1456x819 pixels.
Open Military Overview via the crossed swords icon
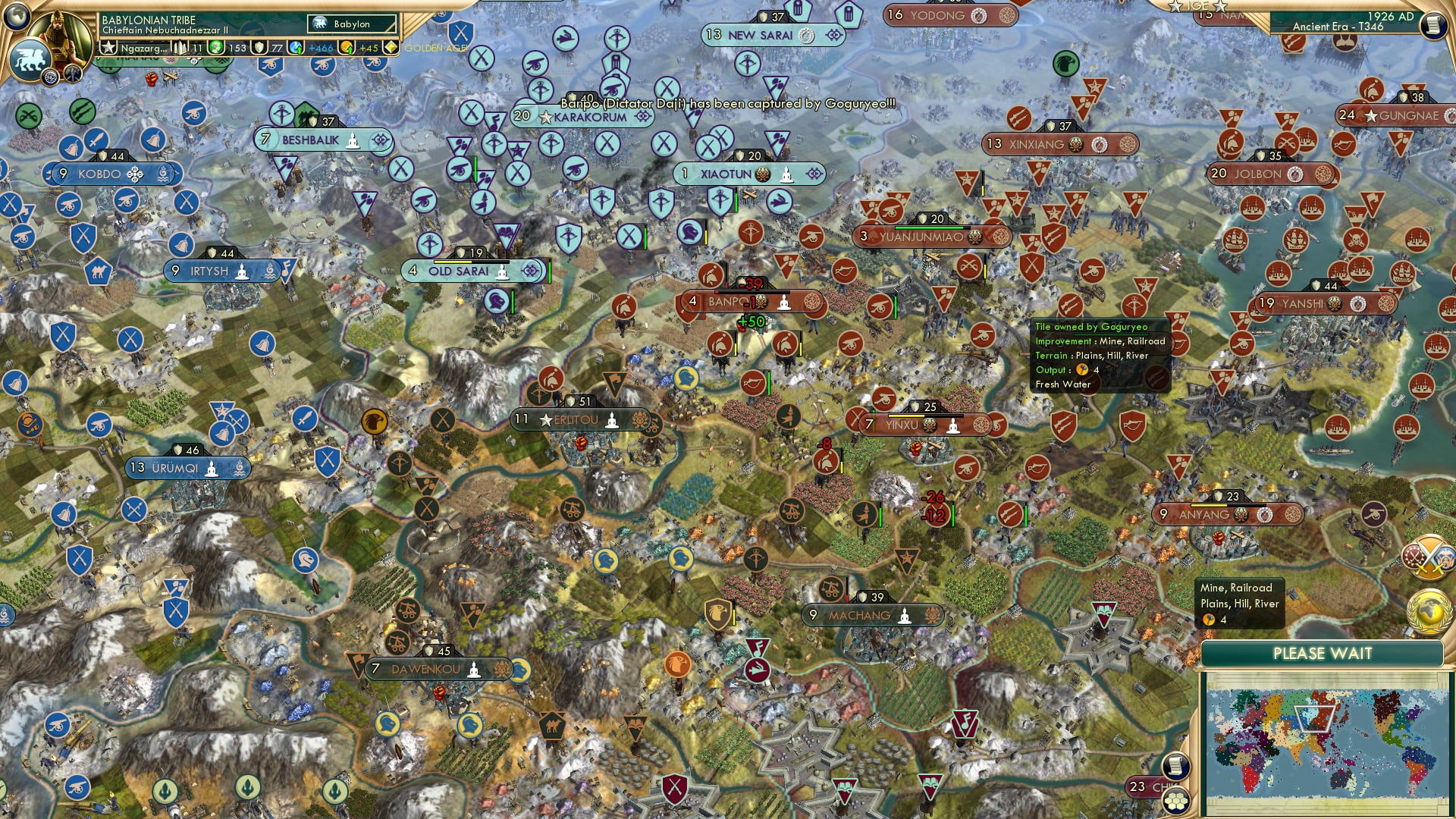[x=1429, y=556]
